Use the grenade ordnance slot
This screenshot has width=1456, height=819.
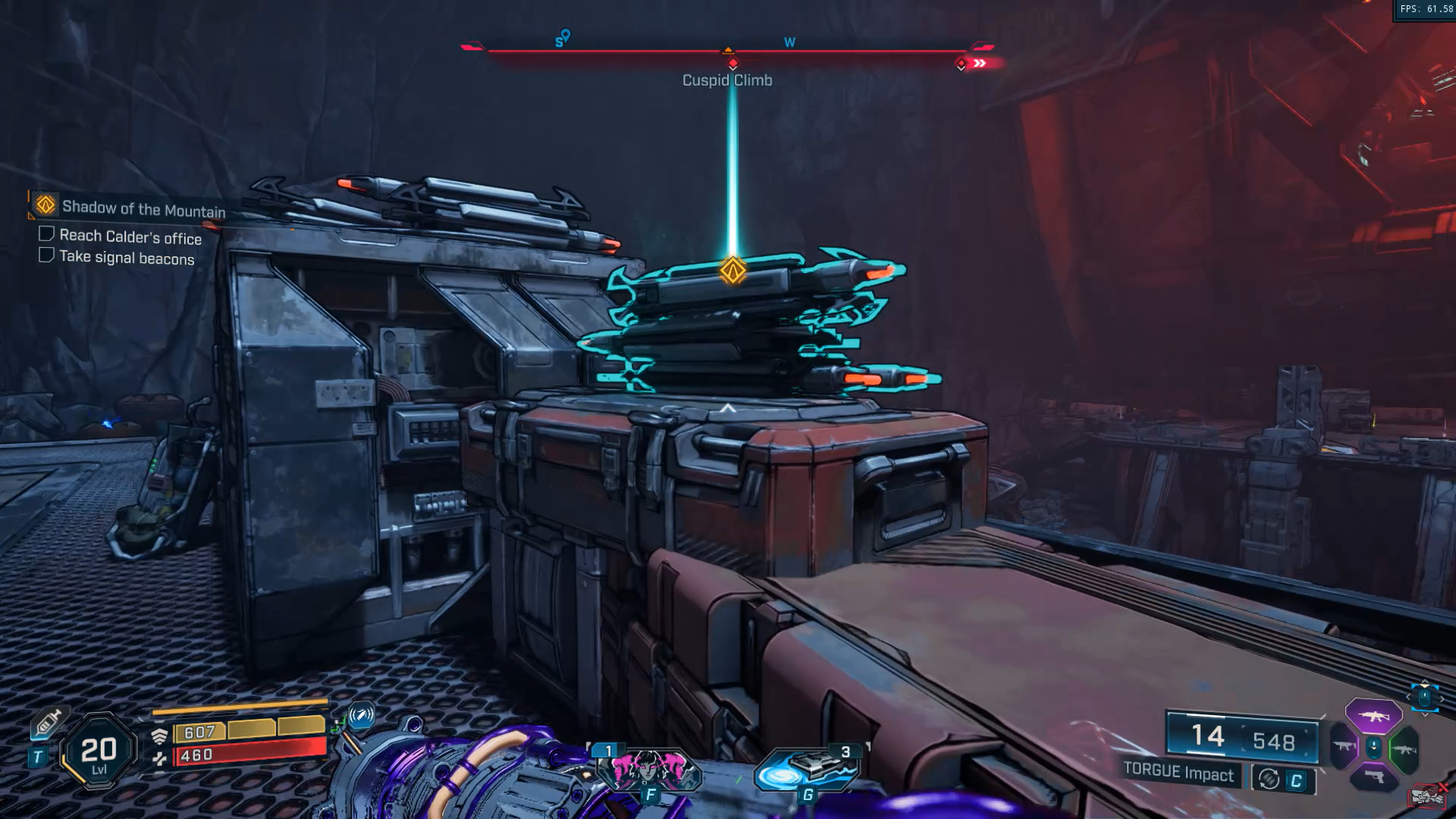pos(808,767)
